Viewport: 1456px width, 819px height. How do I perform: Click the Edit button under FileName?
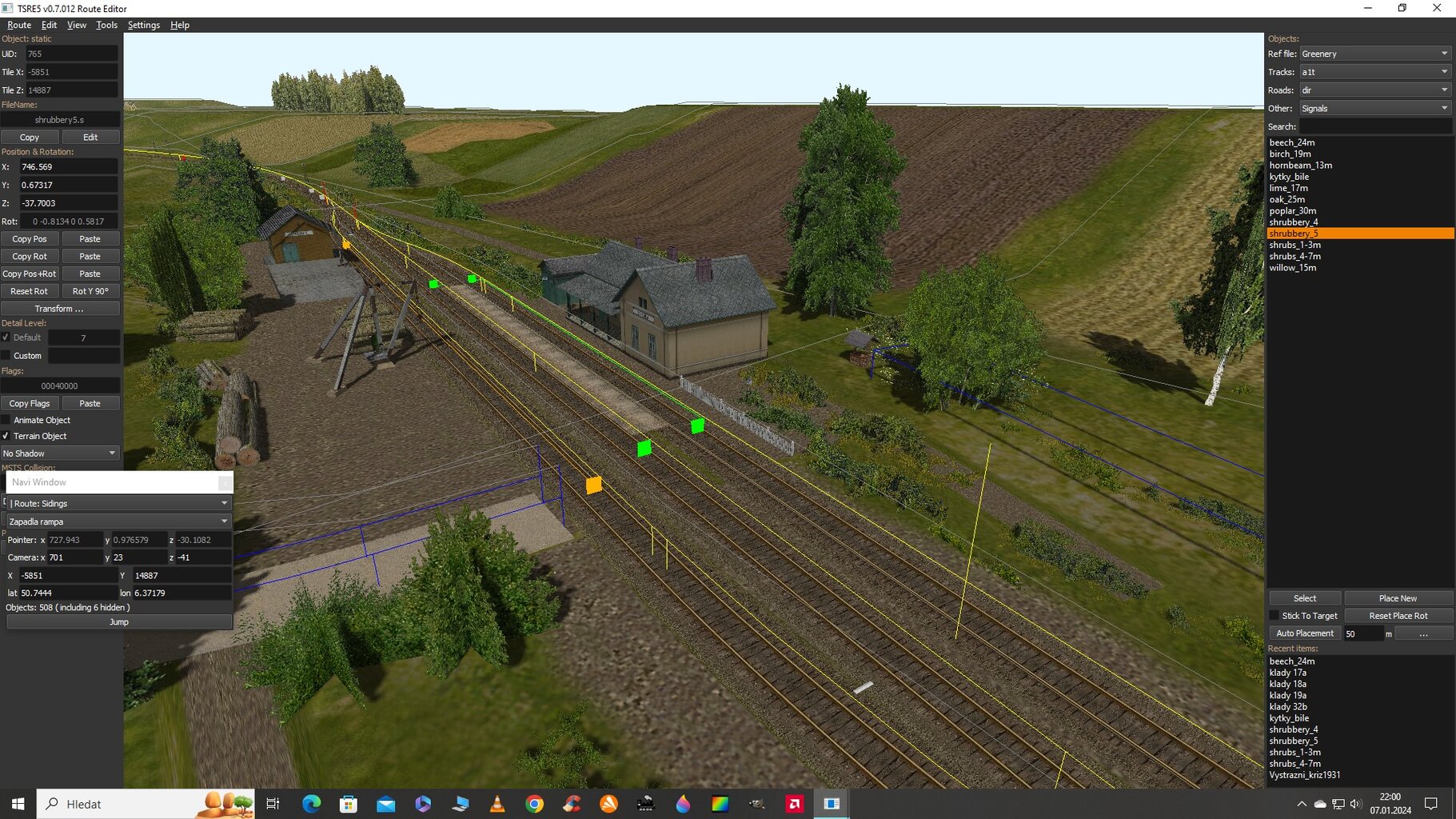click(90, 138)
